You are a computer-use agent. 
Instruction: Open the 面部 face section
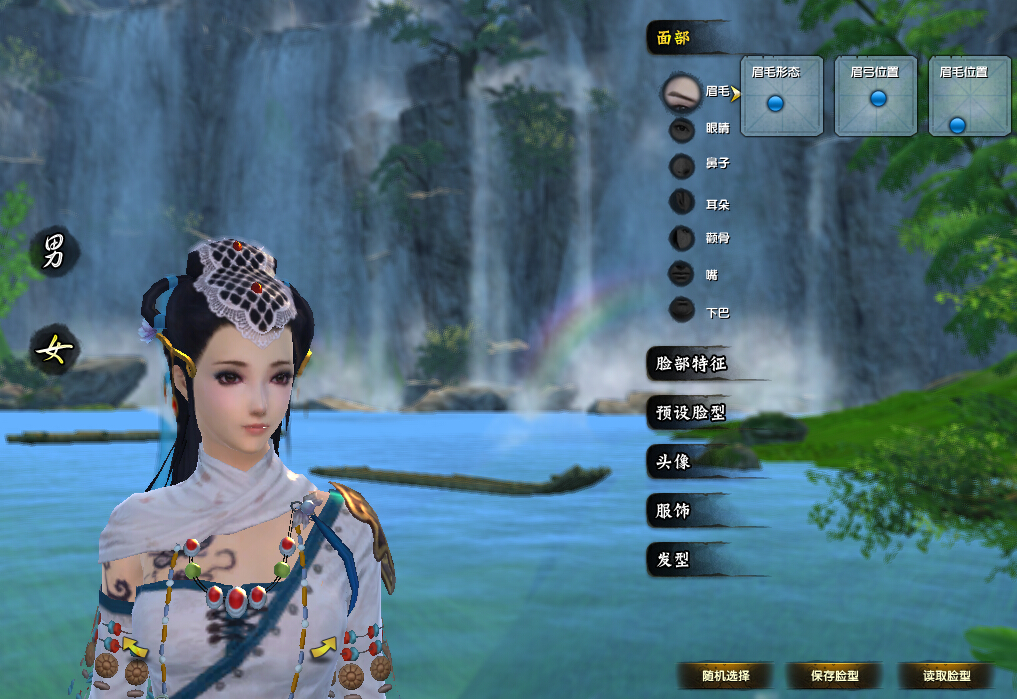(676, 39)
